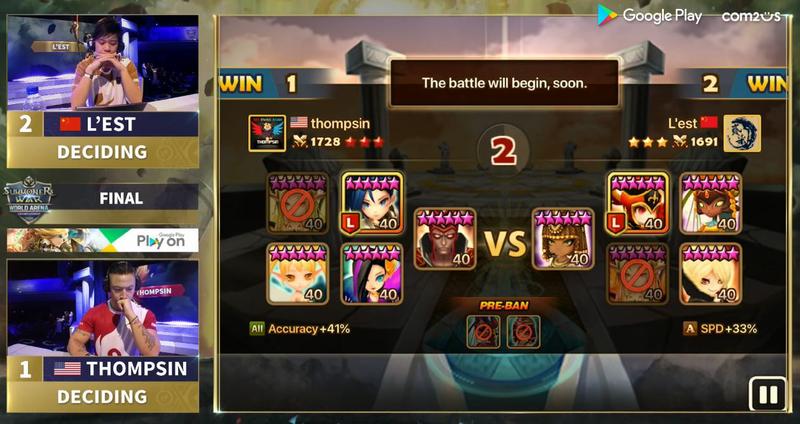Show the Accuracy +41% leader skill
800x424 pixels.
[x=301, y=328]
